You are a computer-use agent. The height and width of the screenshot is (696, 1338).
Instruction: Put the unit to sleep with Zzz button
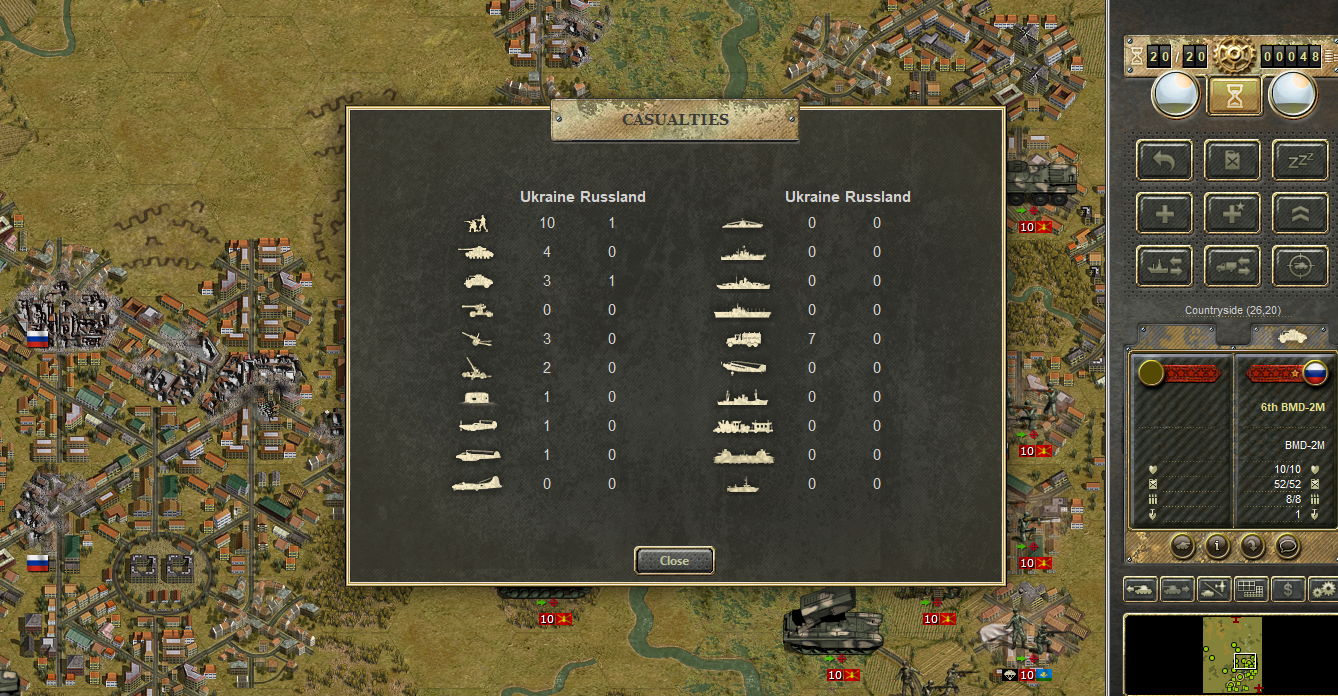pyautogui.click(x=1300, y=159)
